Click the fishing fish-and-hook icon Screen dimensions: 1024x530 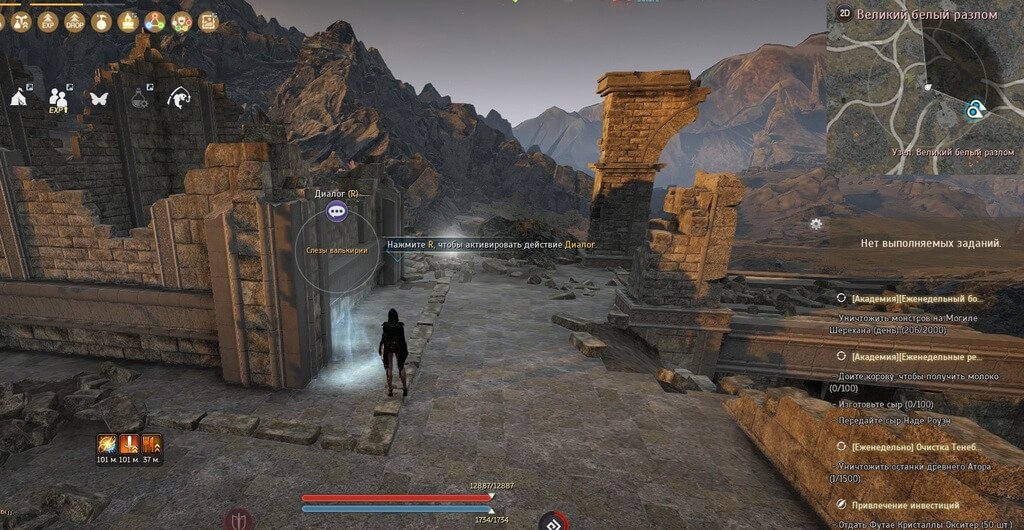(x=180, y=97)
